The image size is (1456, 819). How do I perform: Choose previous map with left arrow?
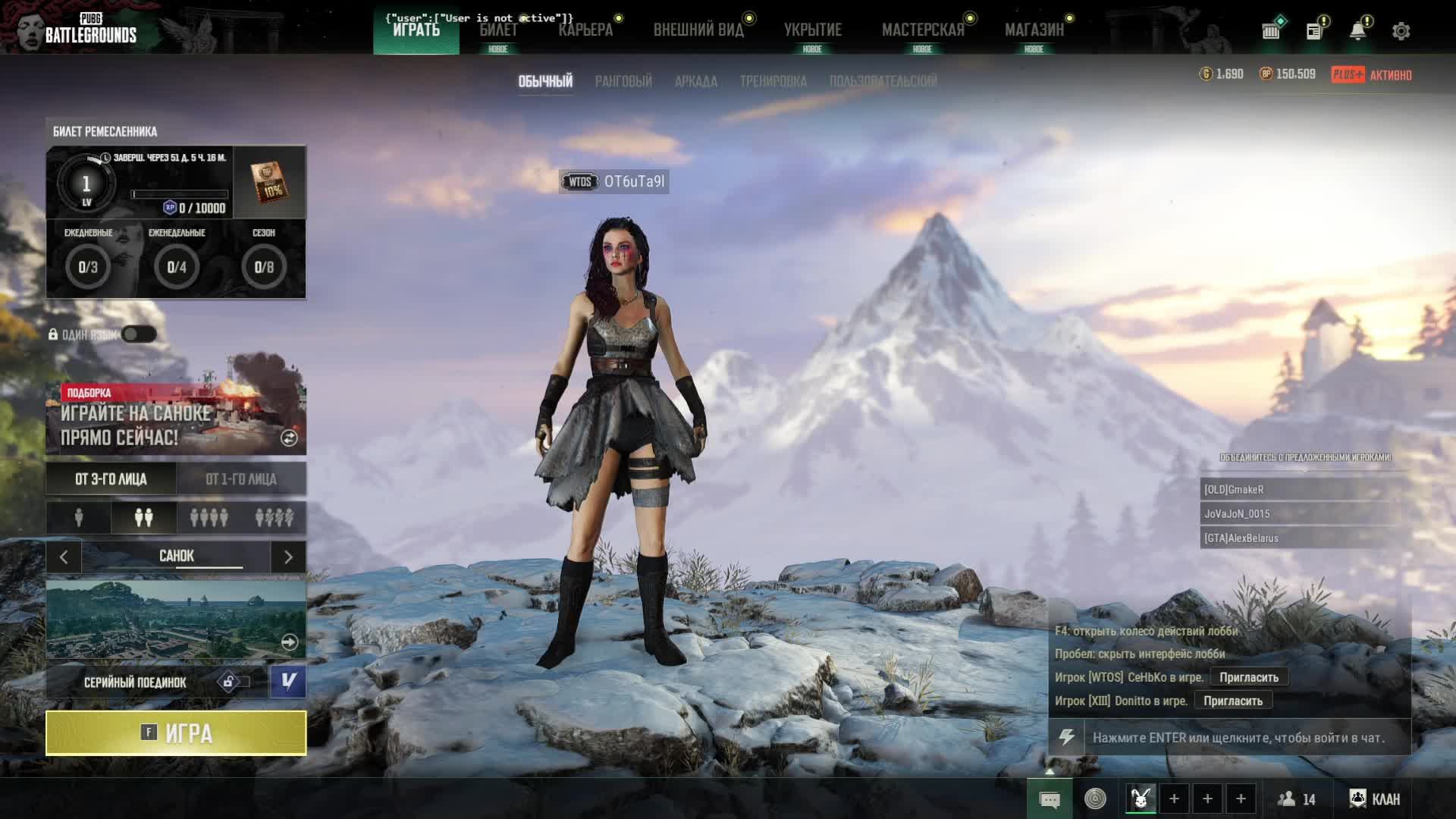(x=64, y=557)
